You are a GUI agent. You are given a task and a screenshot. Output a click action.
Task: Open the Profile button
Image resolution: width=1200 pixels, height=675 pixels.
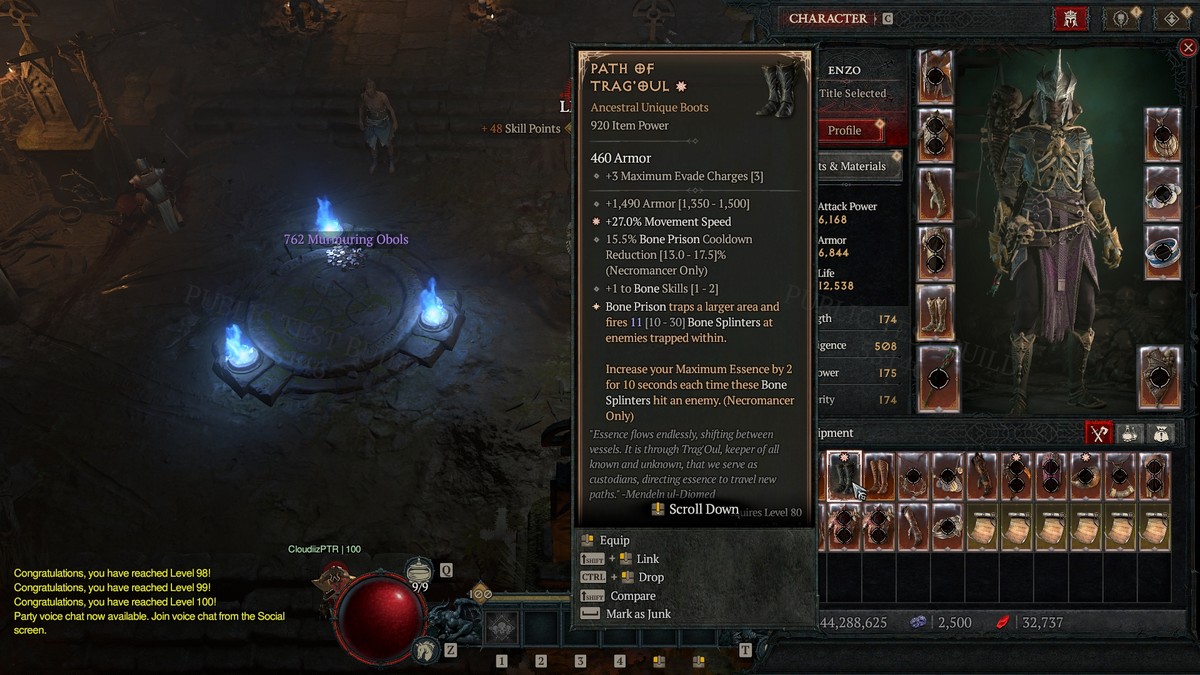tap(845, 130)
